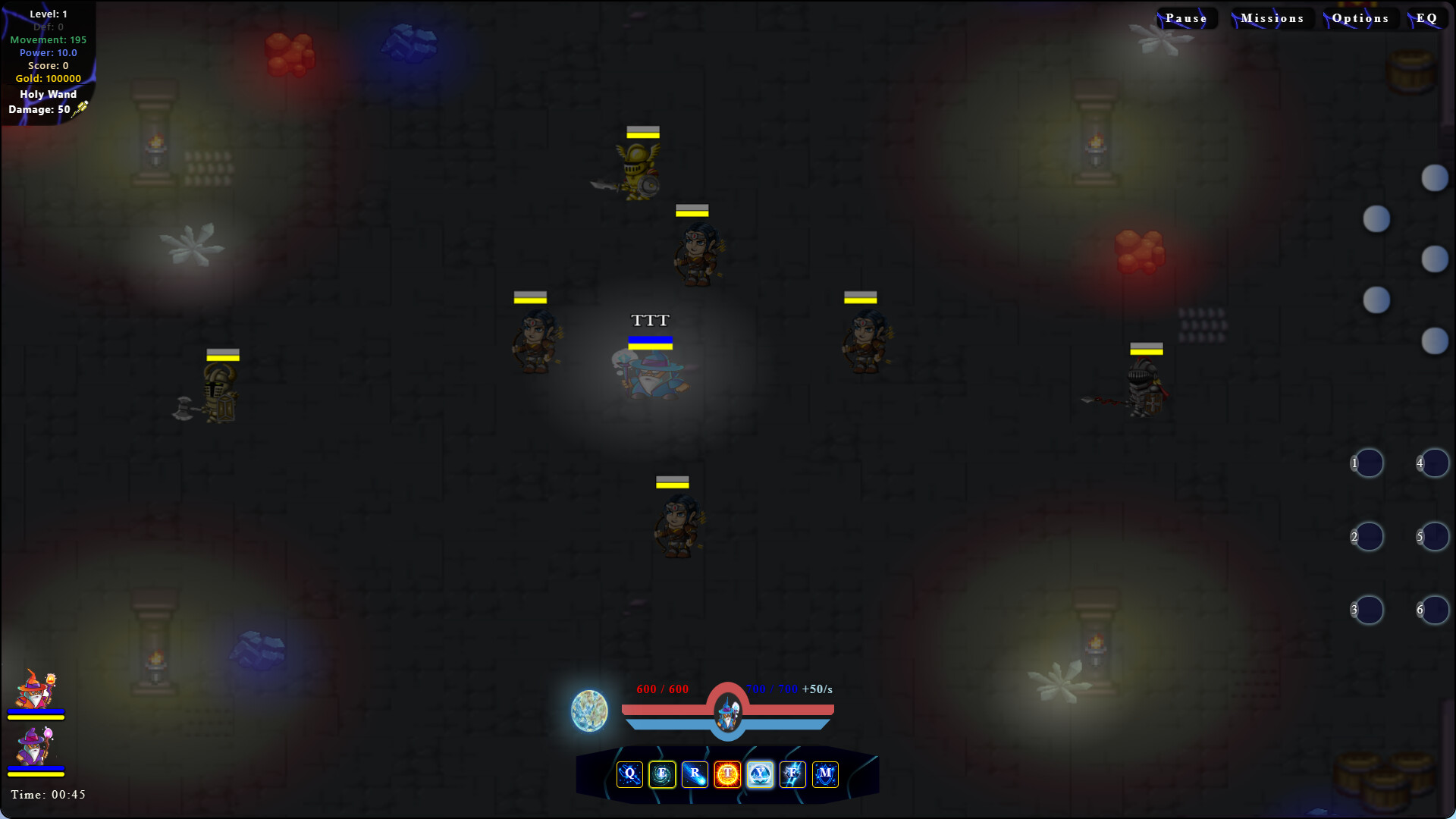Viewport: 1456px width, 819px height.
Task: Click the Holy Wand weapon icon
Action: coord(78,108)
